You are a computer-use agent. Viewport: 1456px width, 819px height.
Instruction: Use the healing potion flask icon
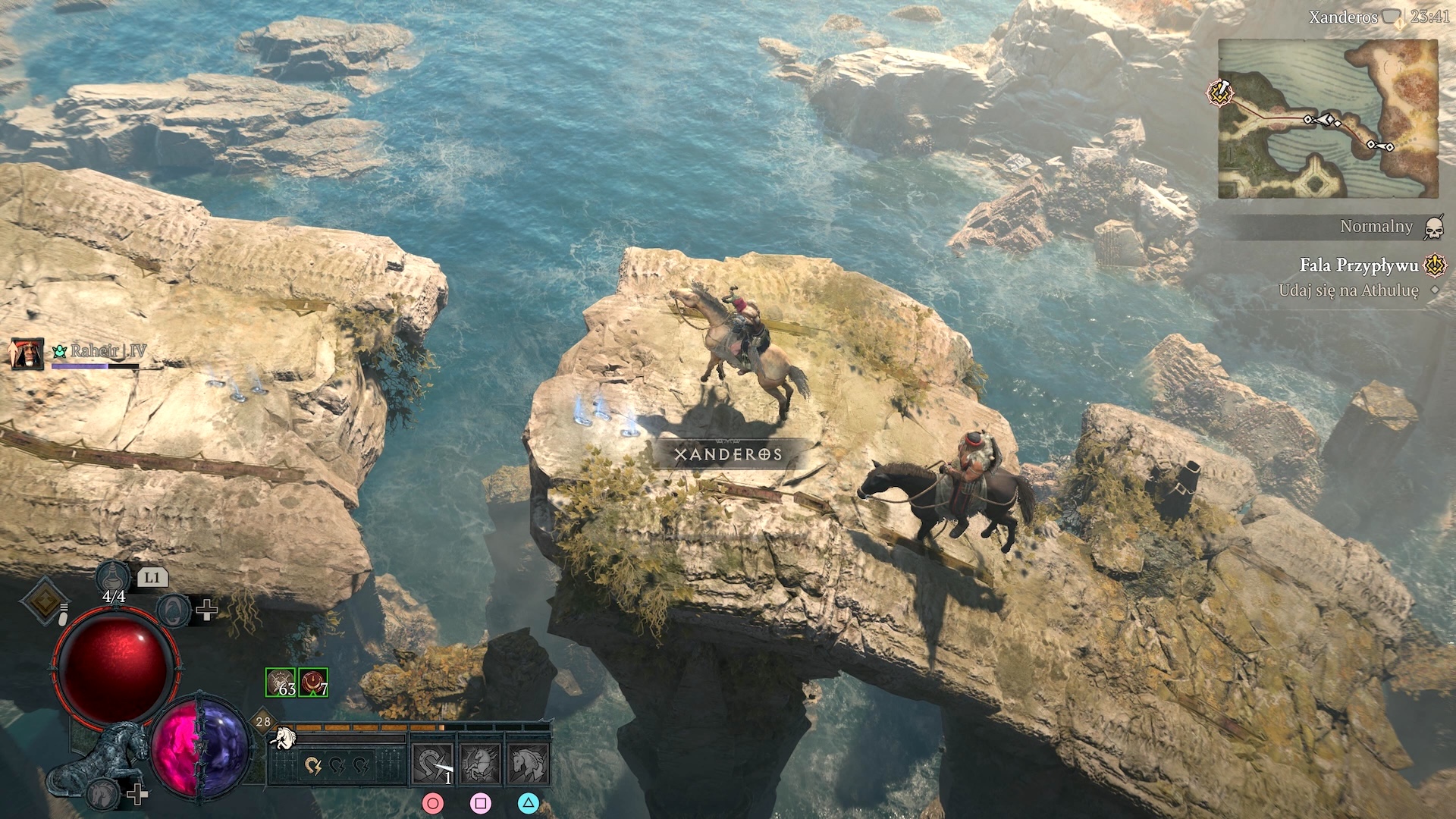click(112, 578)
